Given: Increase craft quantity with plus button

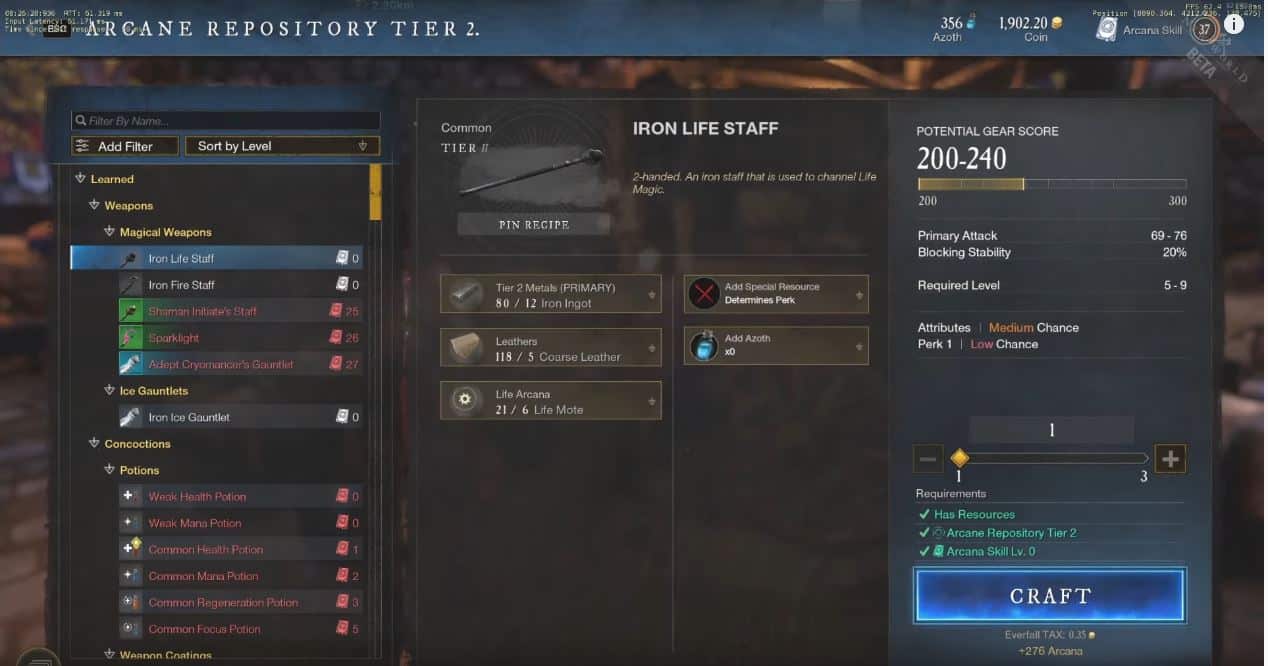Looking at the screenshot, I should [1170, 459].
